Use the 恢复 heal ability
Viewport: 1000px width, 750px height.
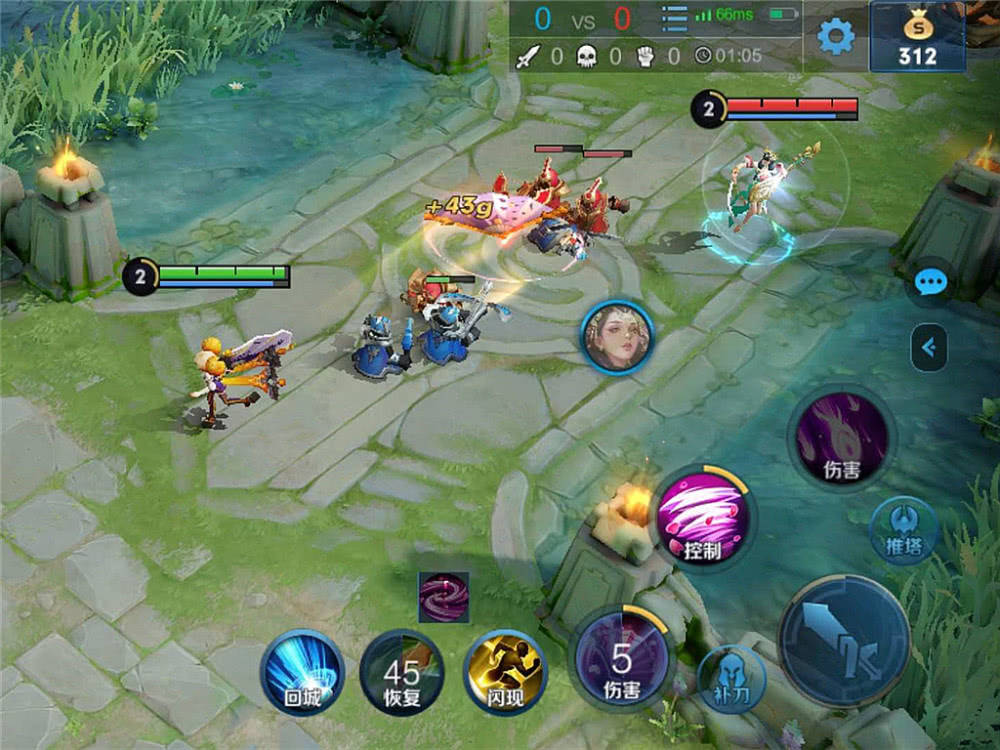click(401, 672)
